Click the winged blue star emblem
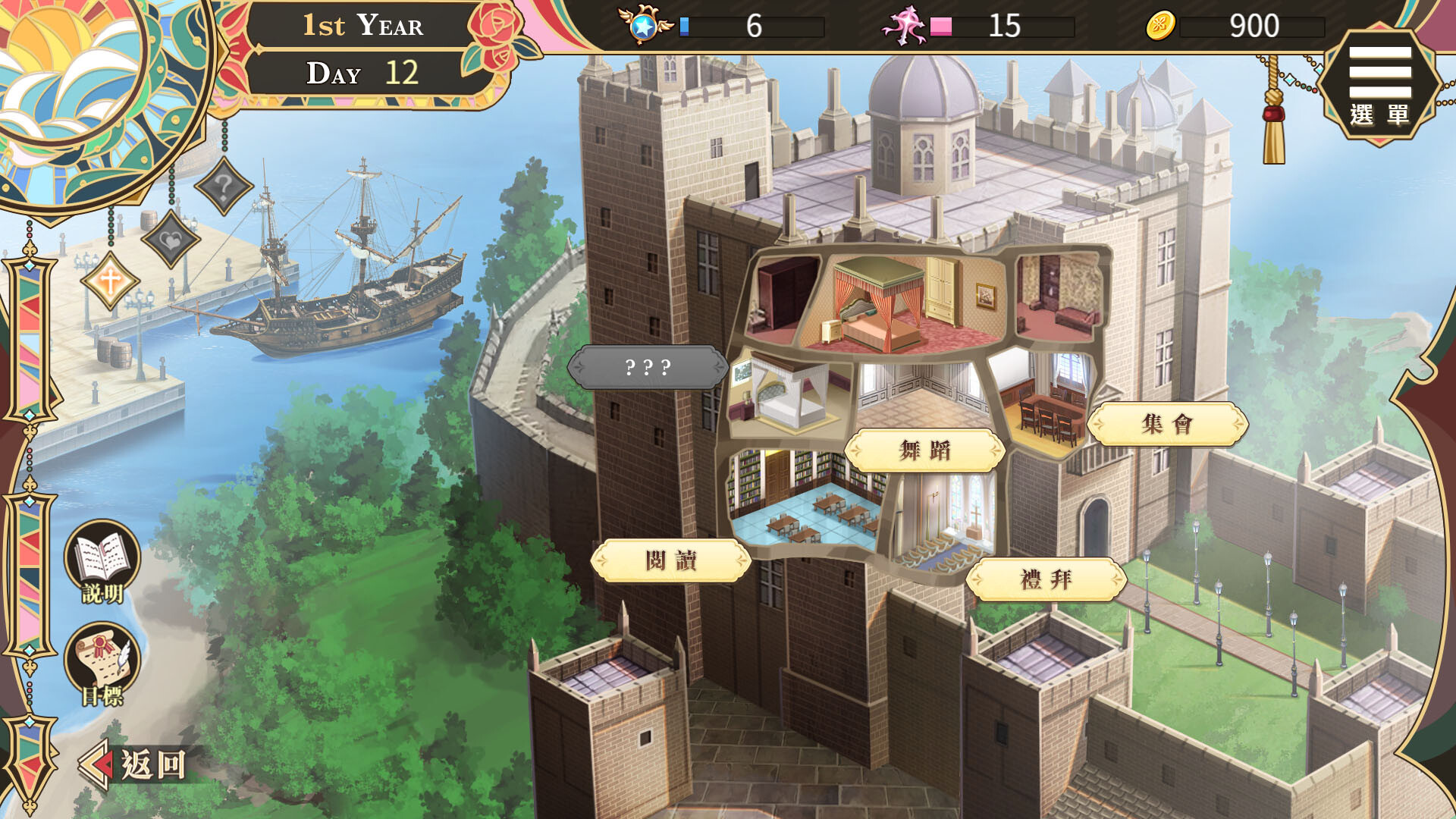Viewport: 1456px width, 819px height. 645,25
